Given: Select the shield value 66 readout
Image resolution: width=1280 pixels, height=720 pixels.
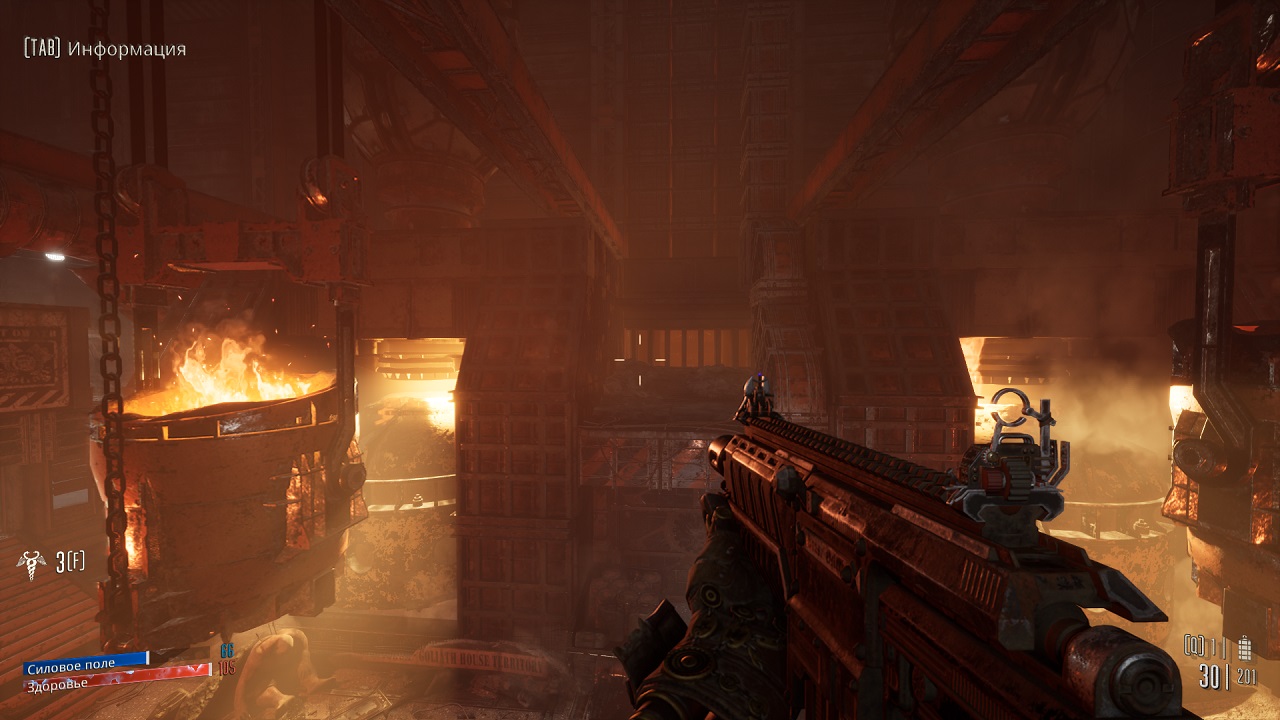Looking at the screenshot, I should (227, 651).
